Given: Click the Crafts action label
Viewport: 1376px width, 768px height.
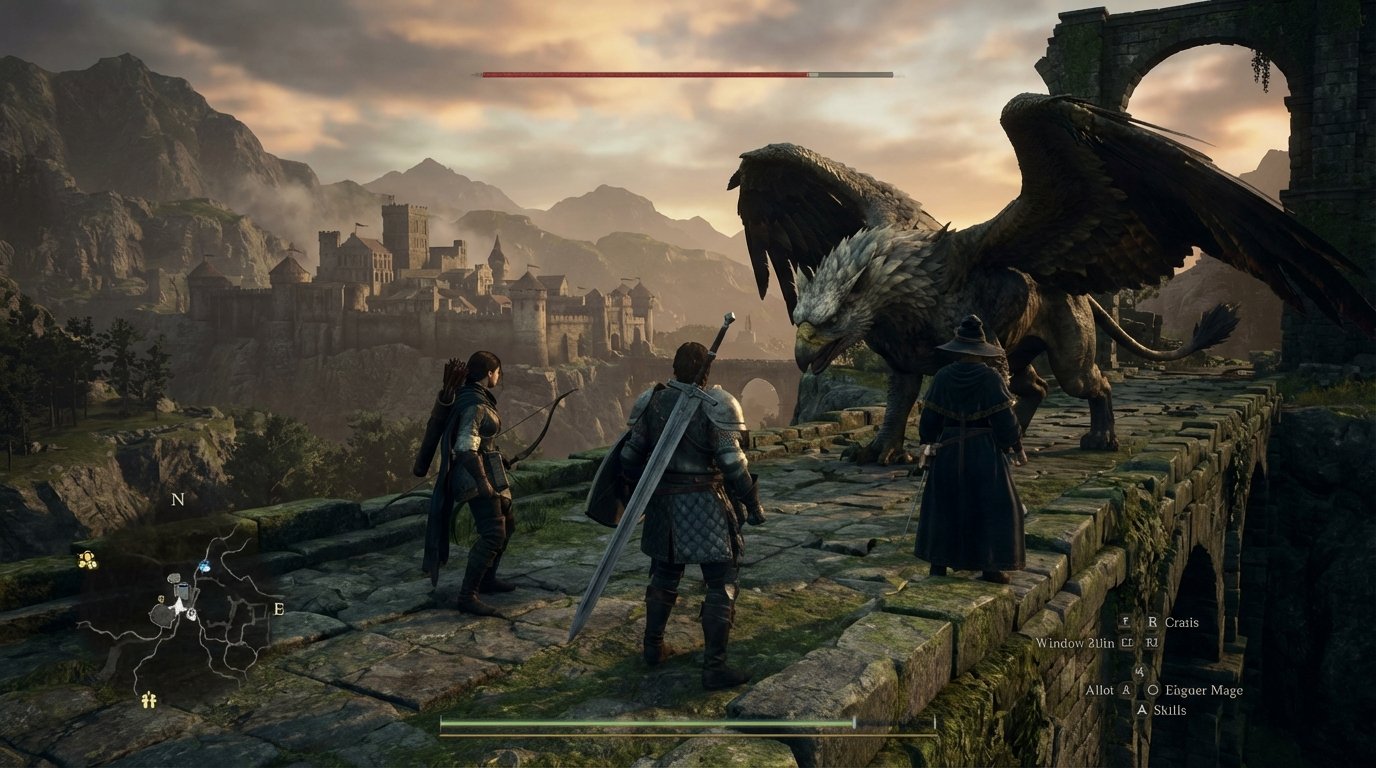Looking at the screenshot, I should 1181,622.
